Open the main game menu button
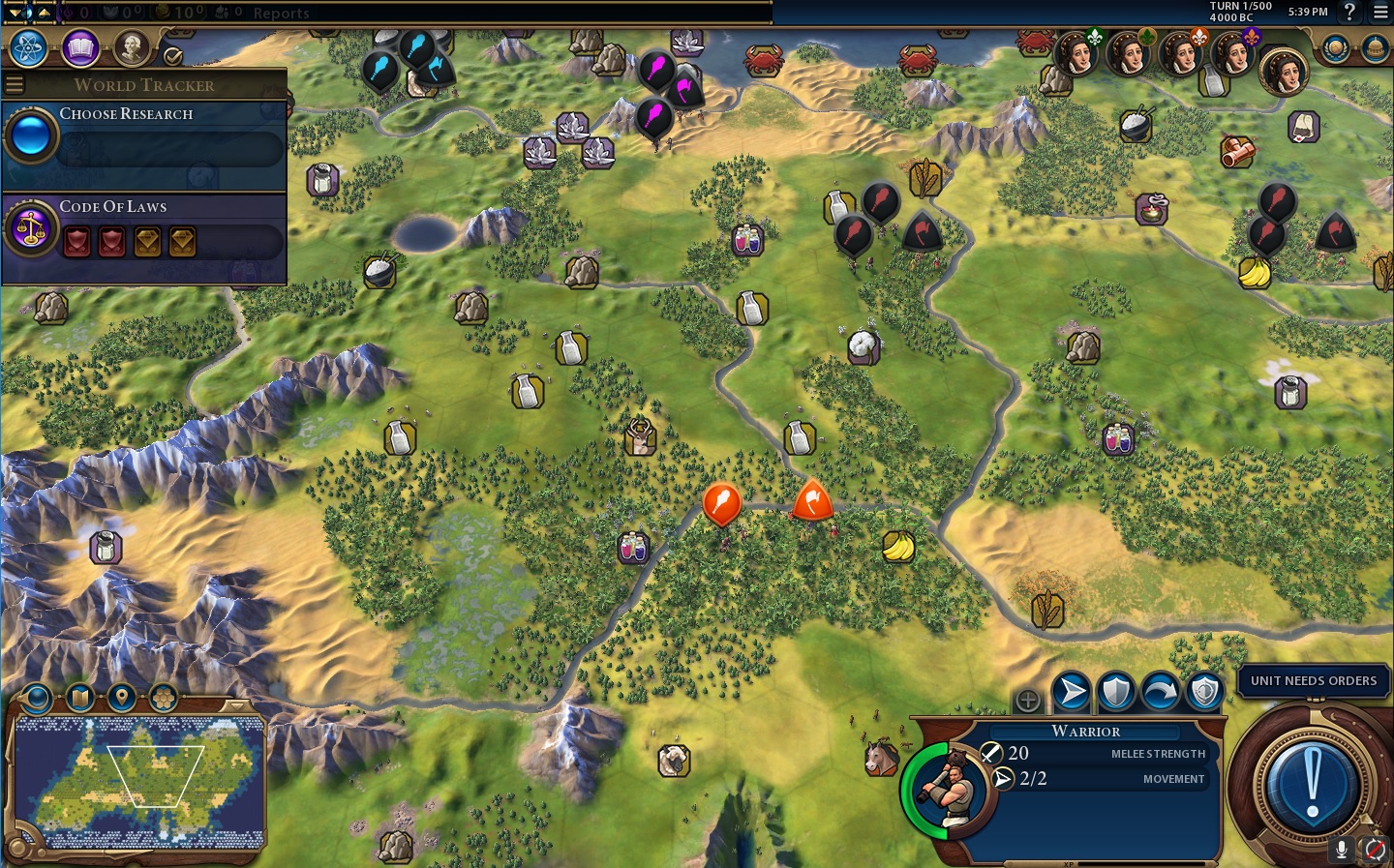The width and height of the screenshot is (1394, 868). (x=1379, y=12)
